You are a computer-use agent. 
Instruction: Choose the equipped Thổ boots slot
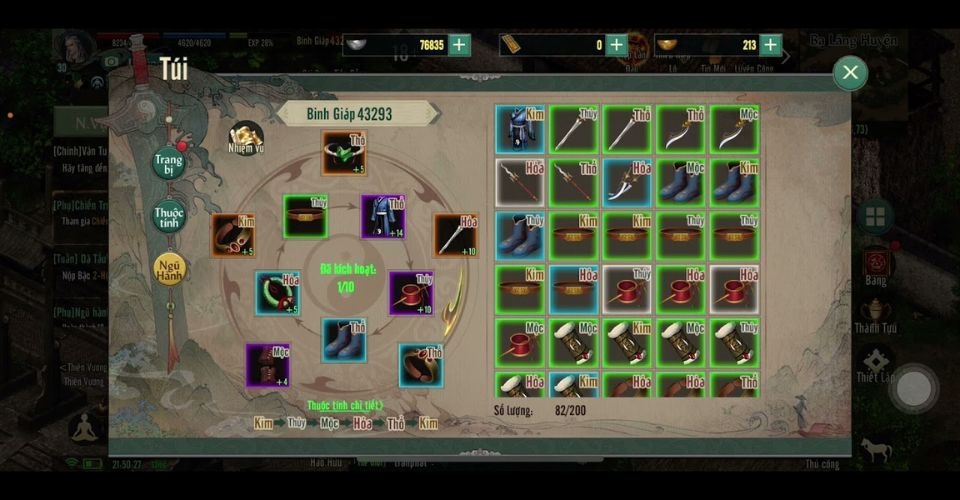tap(343, 340)
